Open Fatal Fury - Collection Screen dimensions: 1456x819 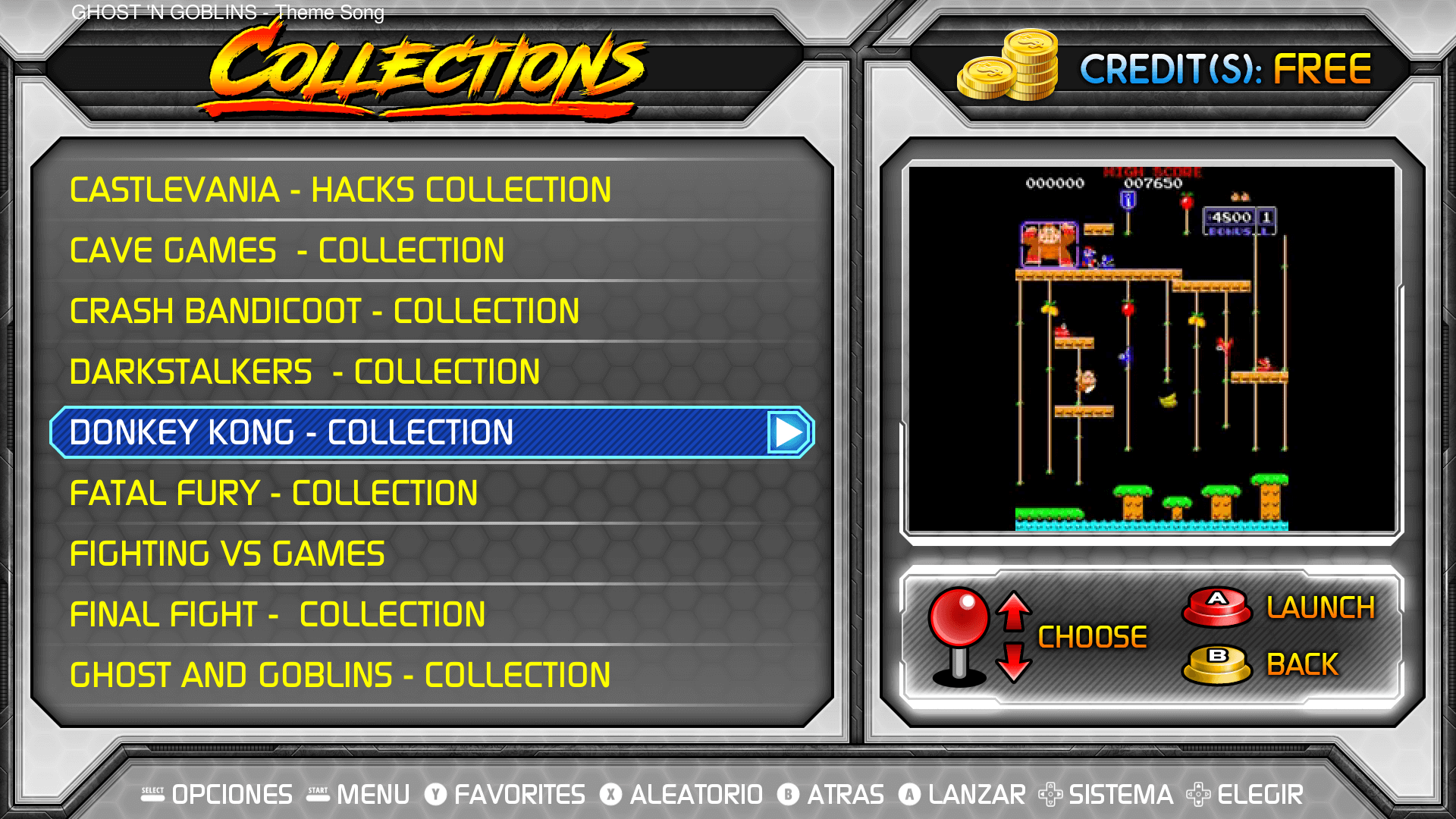click(x=274, y=493)
